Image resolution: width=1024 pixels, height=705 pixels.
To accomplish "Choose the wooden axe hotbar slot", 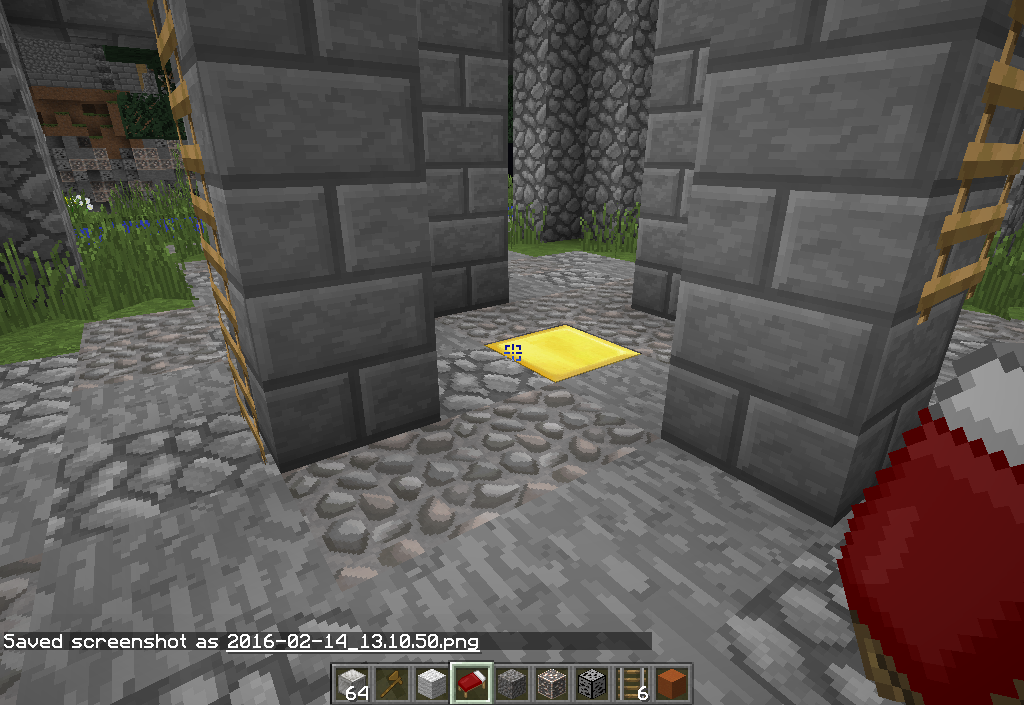I will [390, 683].
